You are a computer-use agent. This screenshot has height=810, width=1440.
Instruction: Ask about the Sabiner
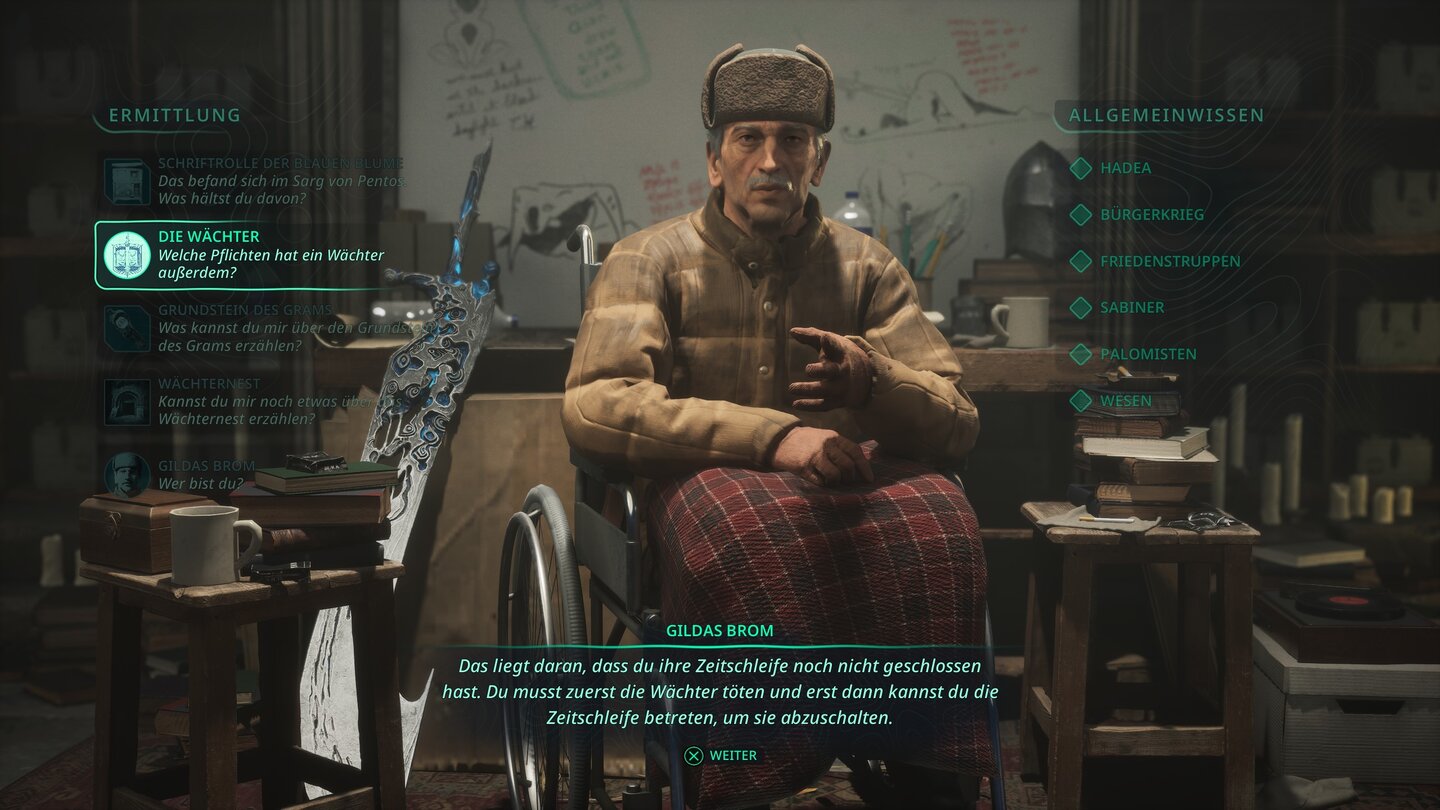click(1131, 308)
